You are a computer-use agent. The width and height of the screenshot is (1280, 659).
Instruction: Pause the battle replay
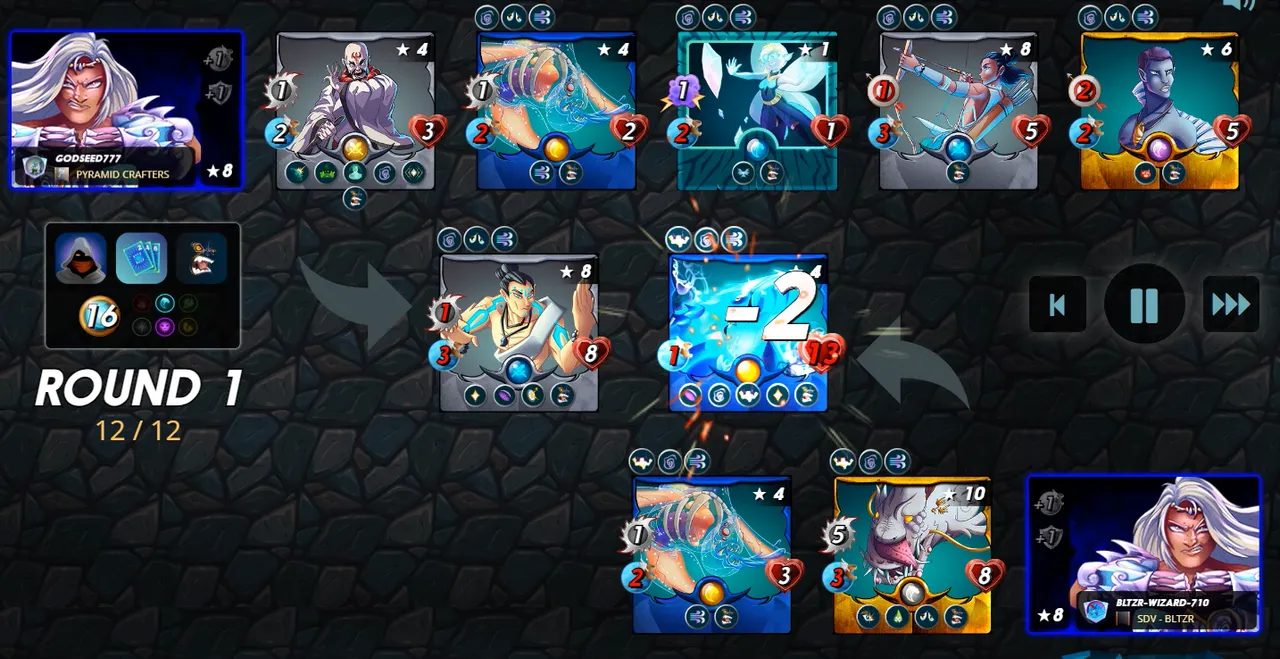point(1144,305)
